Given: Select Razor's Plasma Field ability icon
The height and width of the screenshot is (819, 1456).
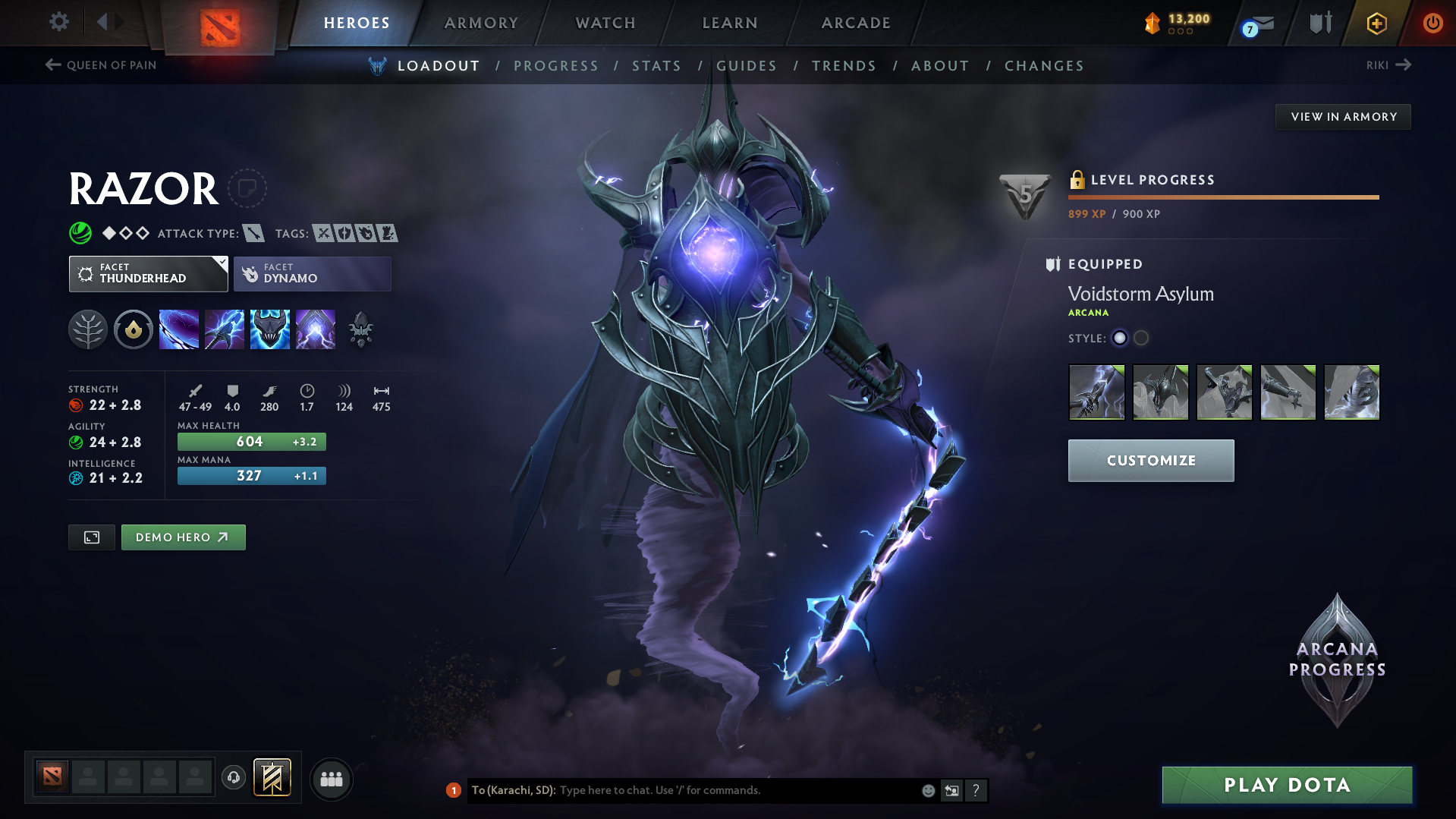Looking at the screenshot, I should click(179, 329).
